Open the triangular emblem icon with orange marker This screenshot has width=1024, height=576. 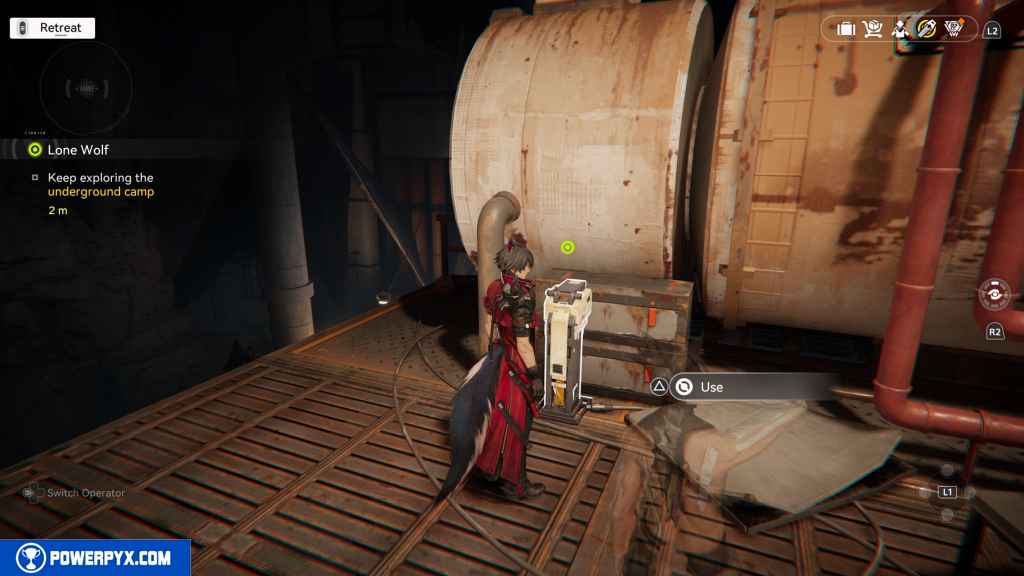click(x=953, y=29)
